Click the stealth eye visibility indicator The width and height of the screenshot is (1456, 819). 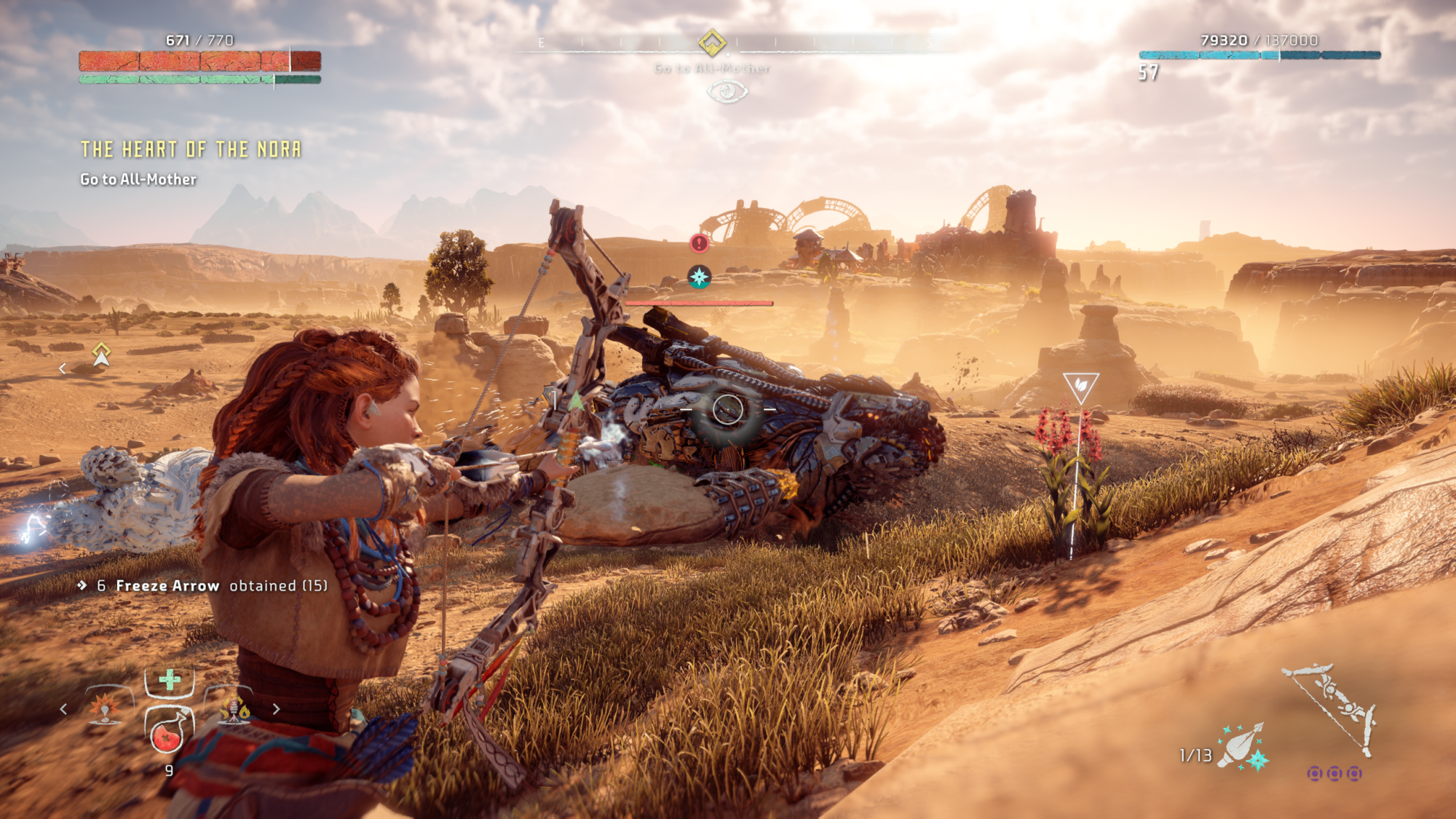coord(727,92)
